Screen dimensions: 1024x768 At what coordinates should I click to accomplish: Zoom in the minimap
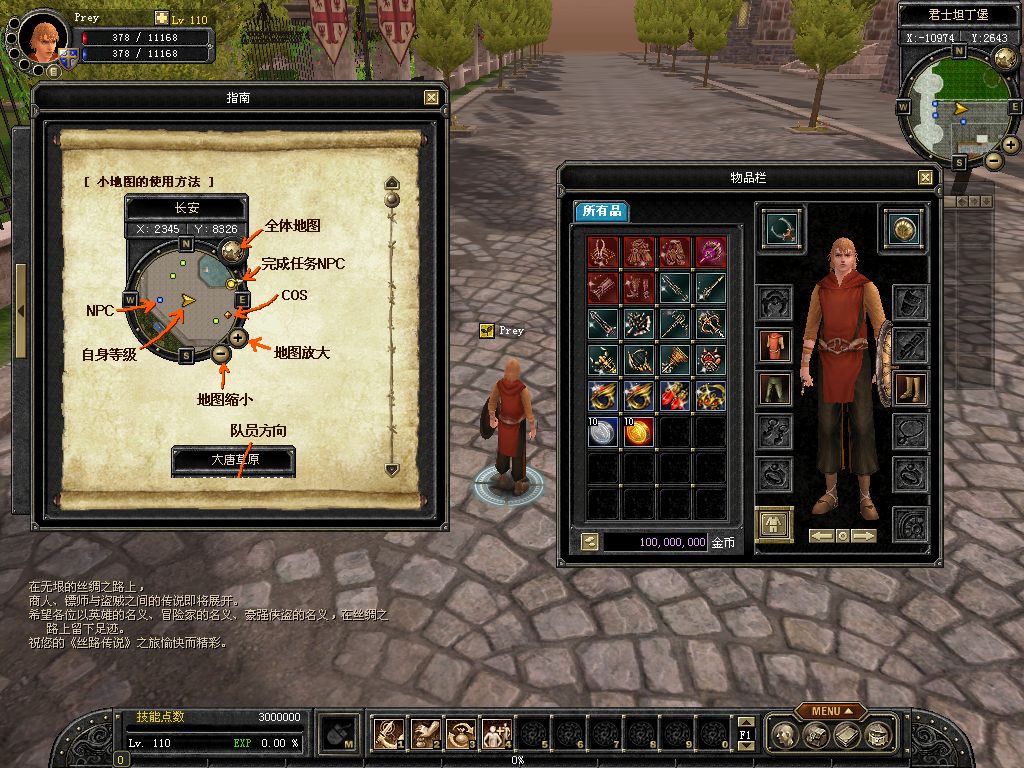coord(1011,146)
